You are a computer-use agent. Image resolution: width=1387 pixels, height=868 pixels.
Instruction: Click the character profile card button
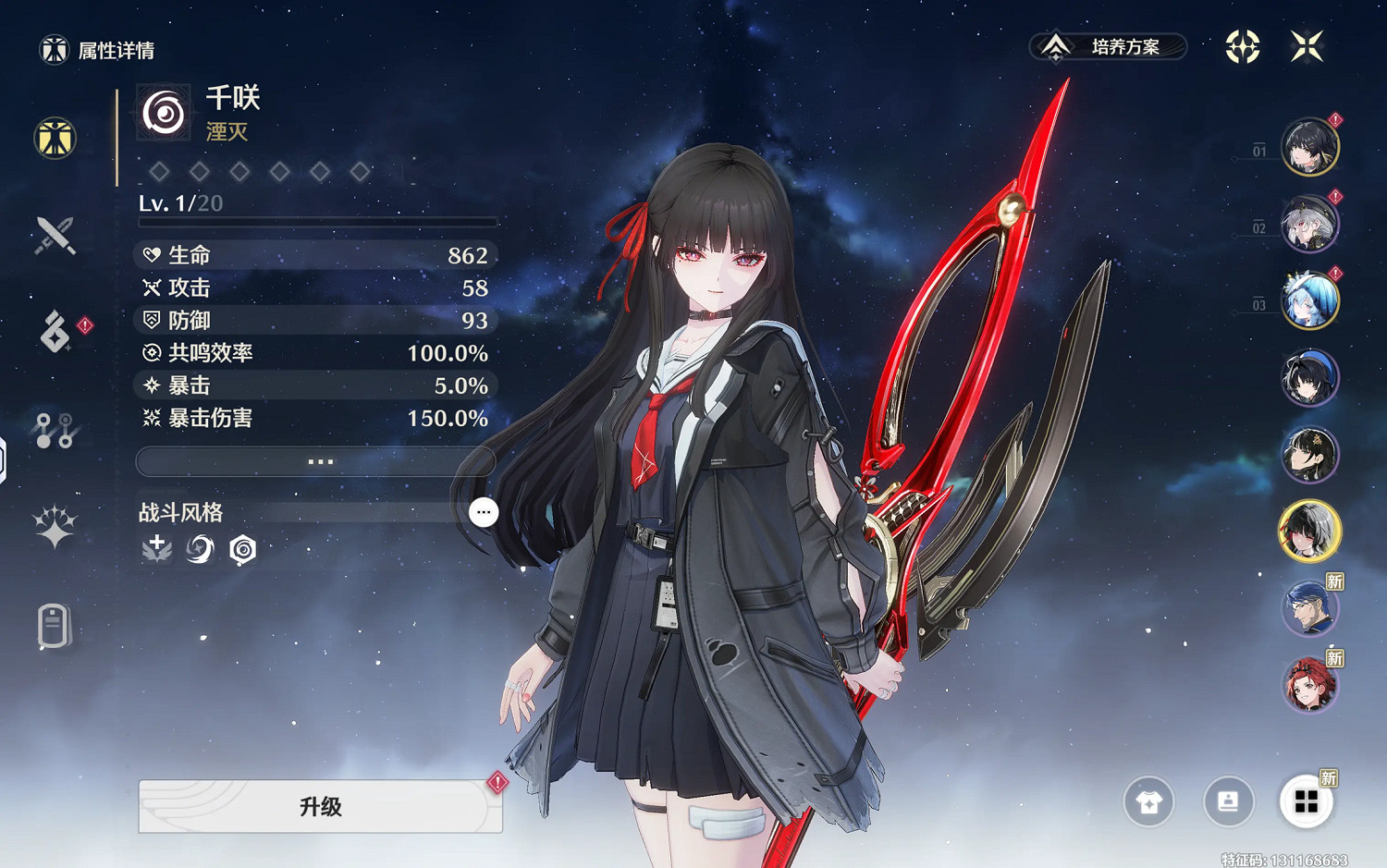click(x=1228, y=801)
